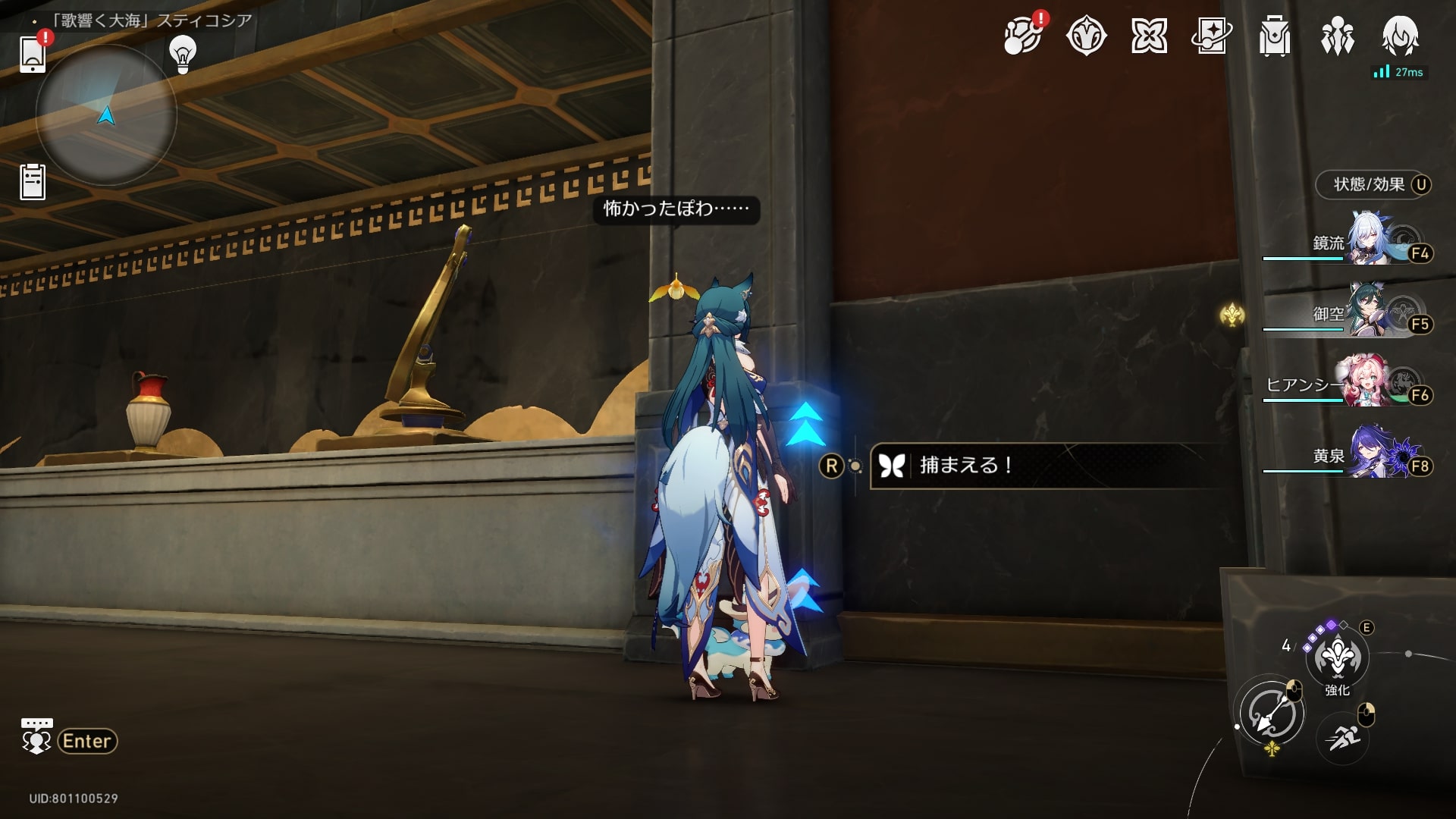1456x819 pixels.
Task: Use the basic attack button
Action: click(x=1272, y=714)
